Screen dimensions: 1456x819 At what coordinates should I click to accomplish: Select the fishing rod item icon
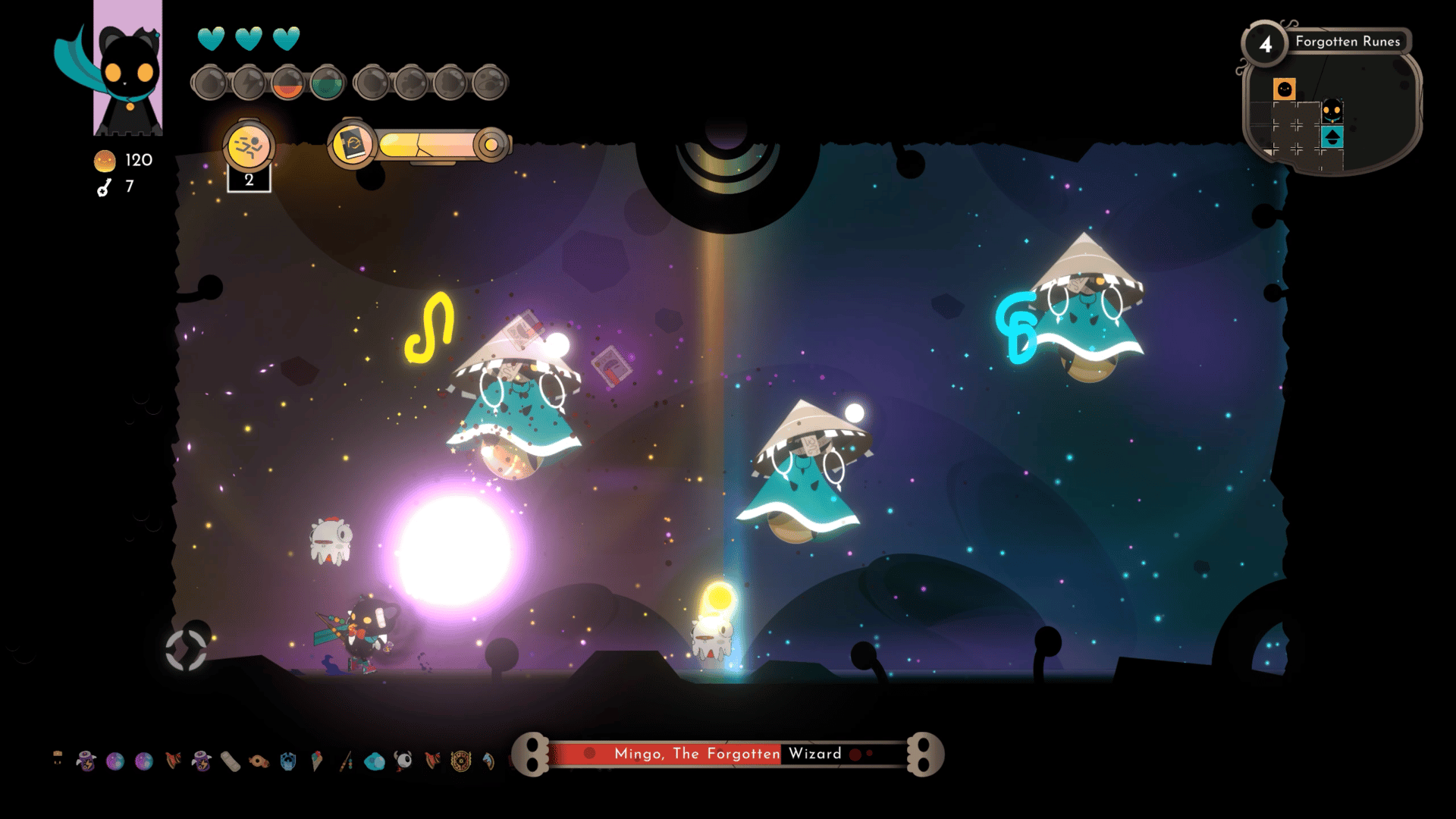(x=346, y=761)
